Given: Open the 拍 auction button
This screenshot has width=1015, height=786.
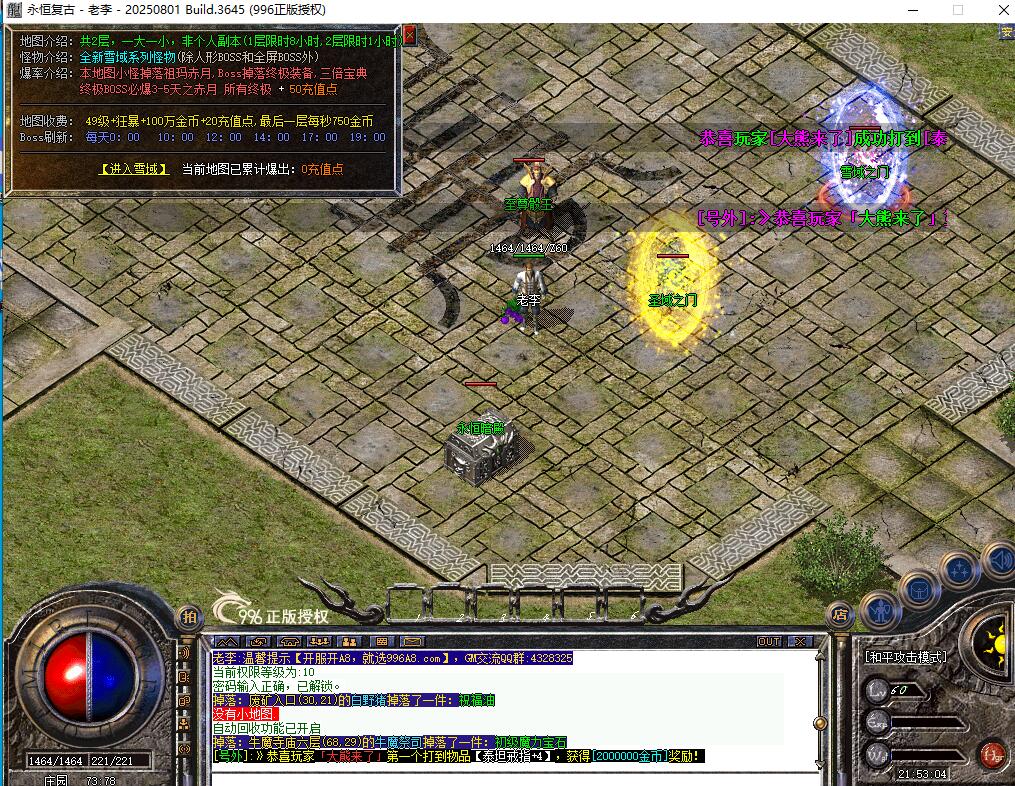Looking at the screenshot, I should click(x=187, y=616).
